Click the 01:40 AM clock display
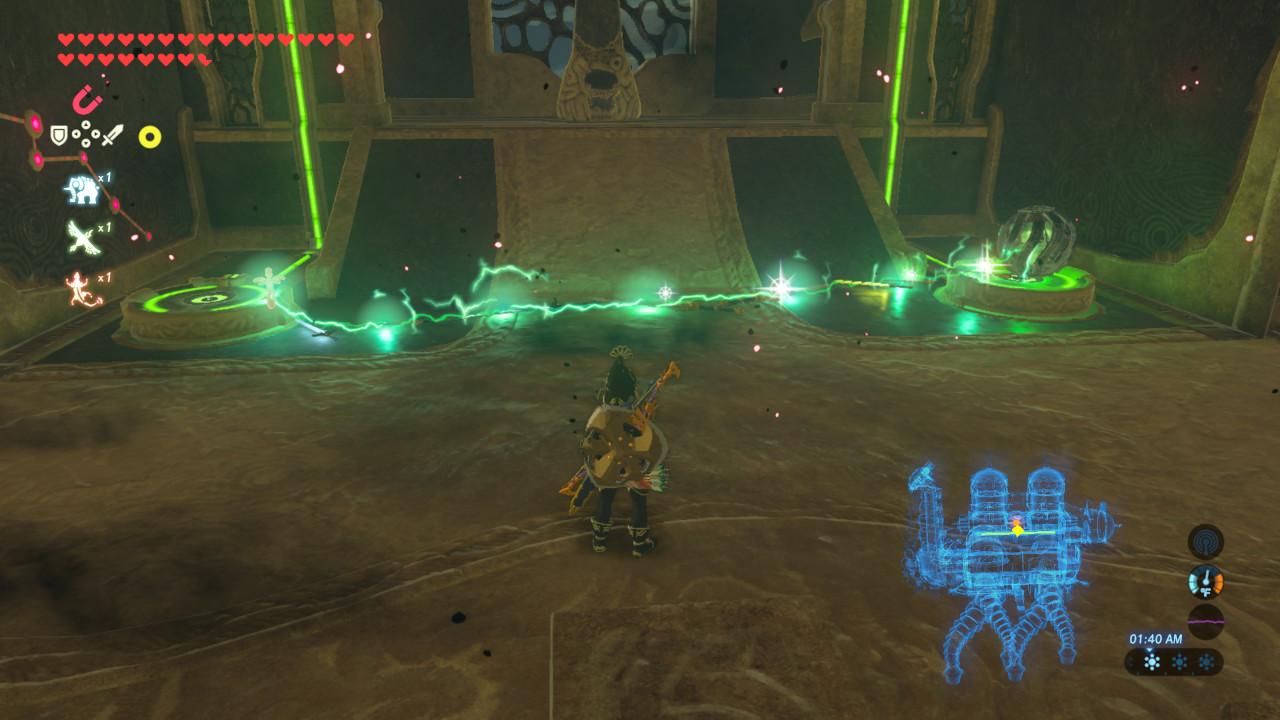Image resolution: width=1280 pixels, height=720 pixels. click(1155, 639)
